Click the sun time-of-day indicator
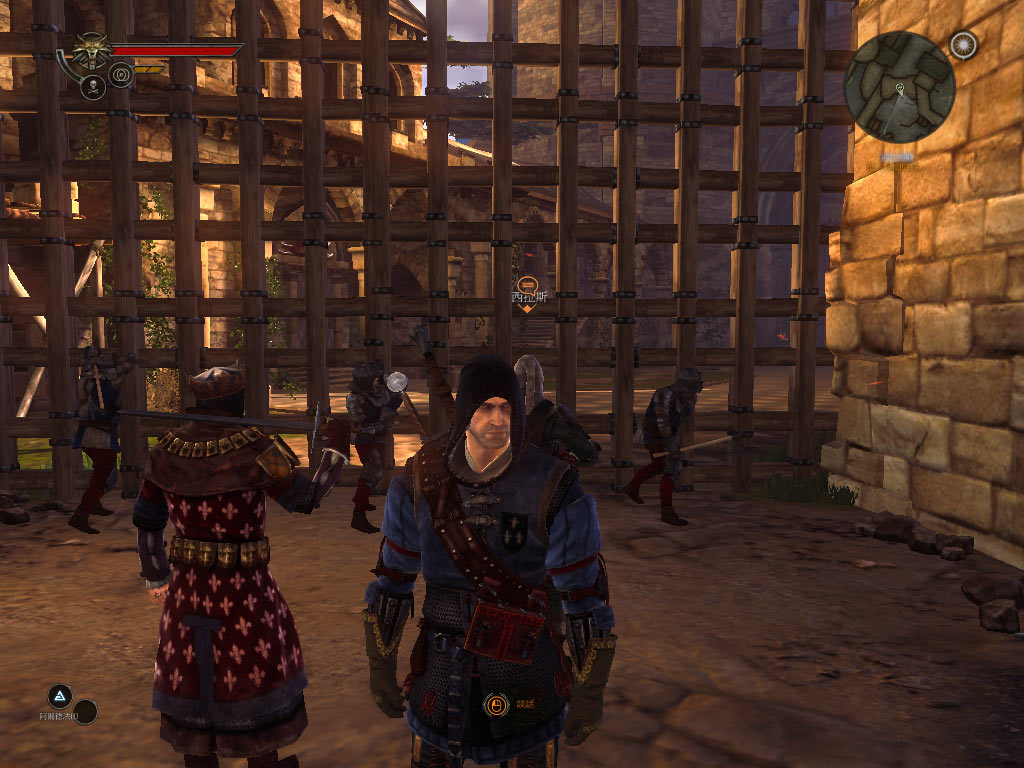The width and height of the screenshot is (1024, 768). 963,45
